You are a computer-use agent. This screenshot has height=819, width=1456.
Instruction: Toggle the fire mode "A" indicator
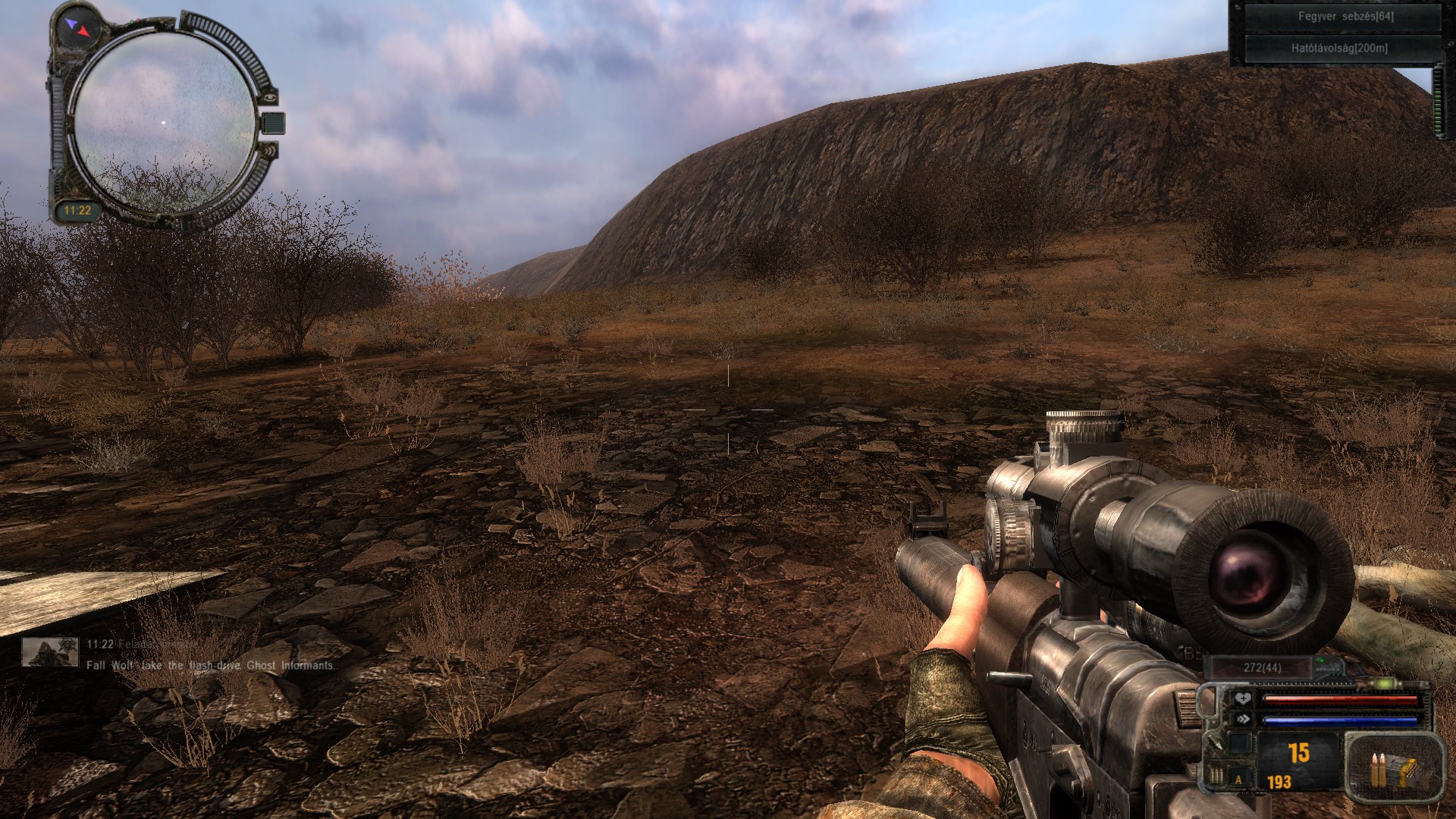(x=1240, y=779)
